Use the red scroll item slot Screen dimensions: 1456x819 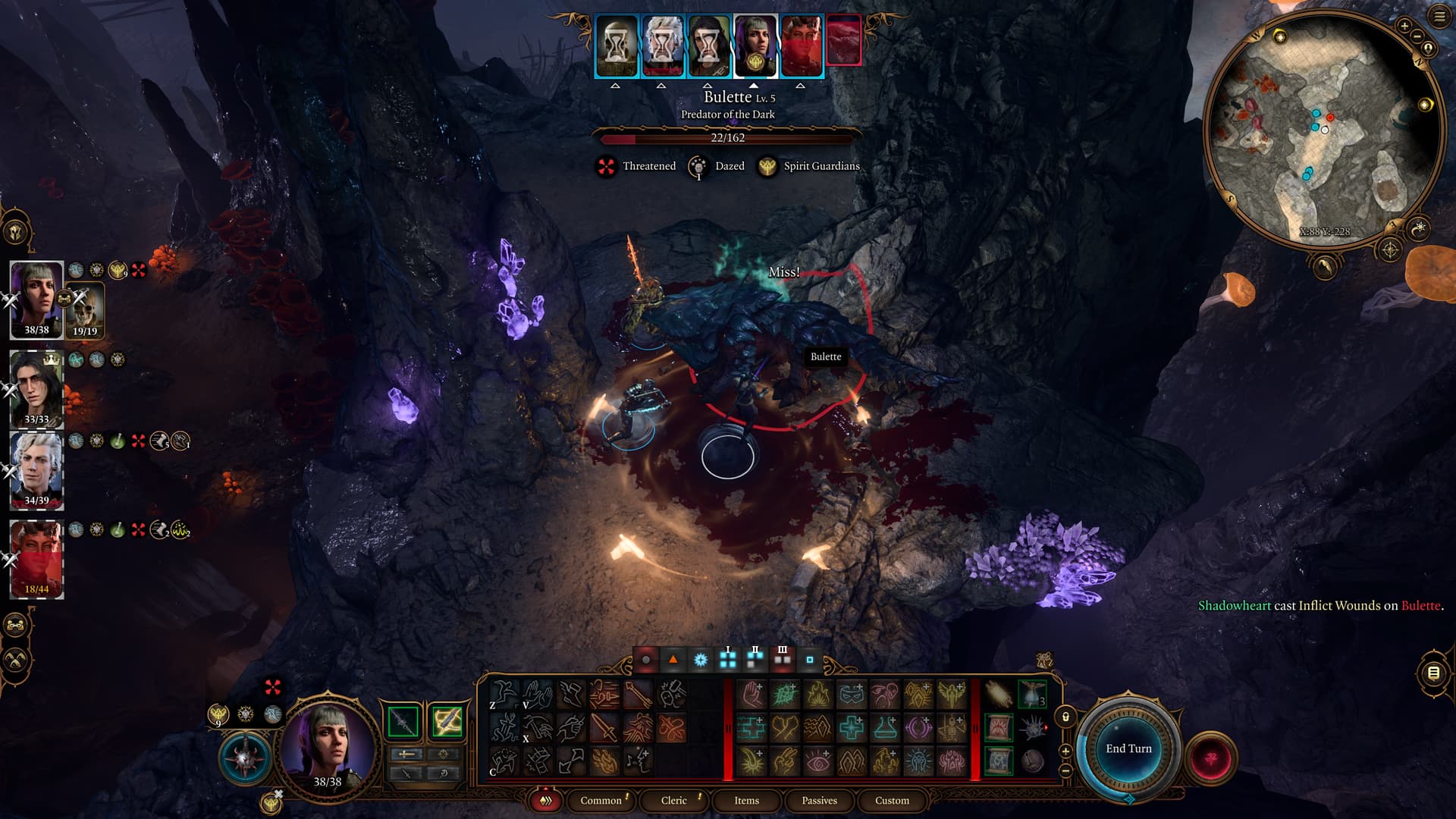pos(999,728)
